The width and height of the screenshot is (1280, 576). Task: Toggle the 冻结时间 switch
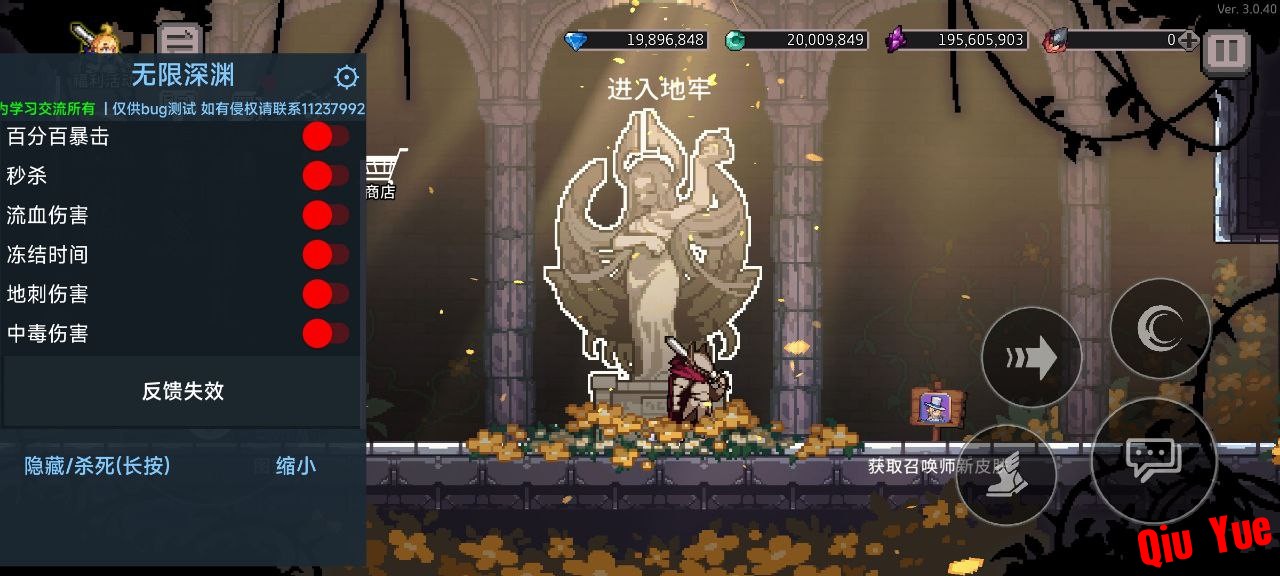[325, 255]
